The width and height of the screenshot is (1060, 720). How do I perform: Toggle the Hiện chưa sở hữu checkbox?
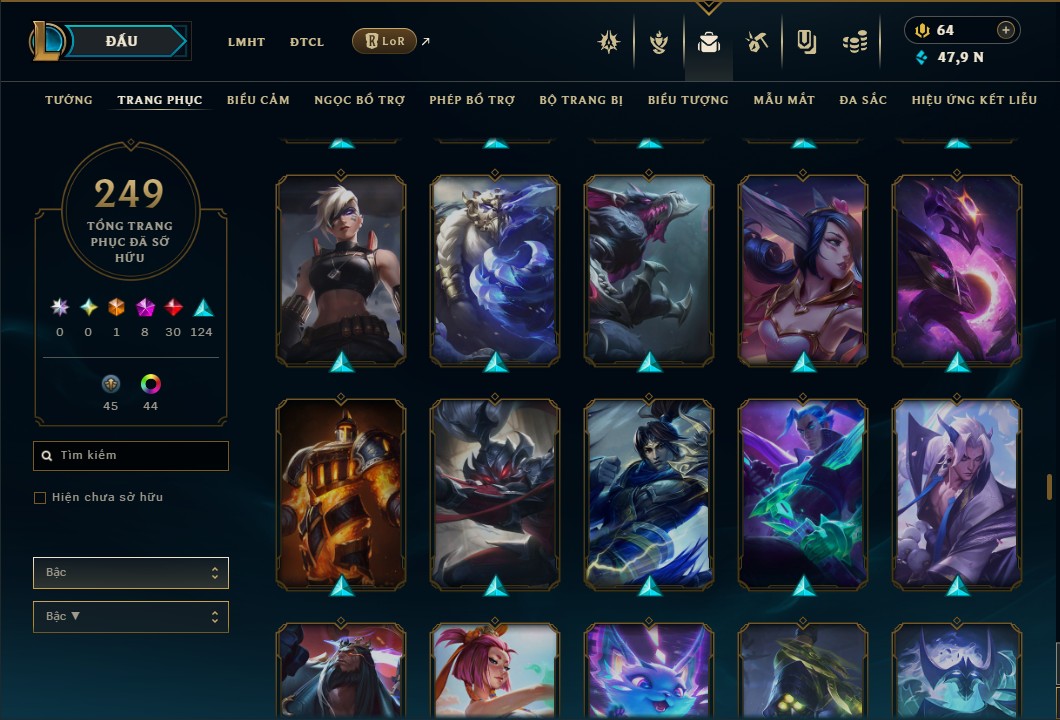pyautogui.click(x=40, y=498)
